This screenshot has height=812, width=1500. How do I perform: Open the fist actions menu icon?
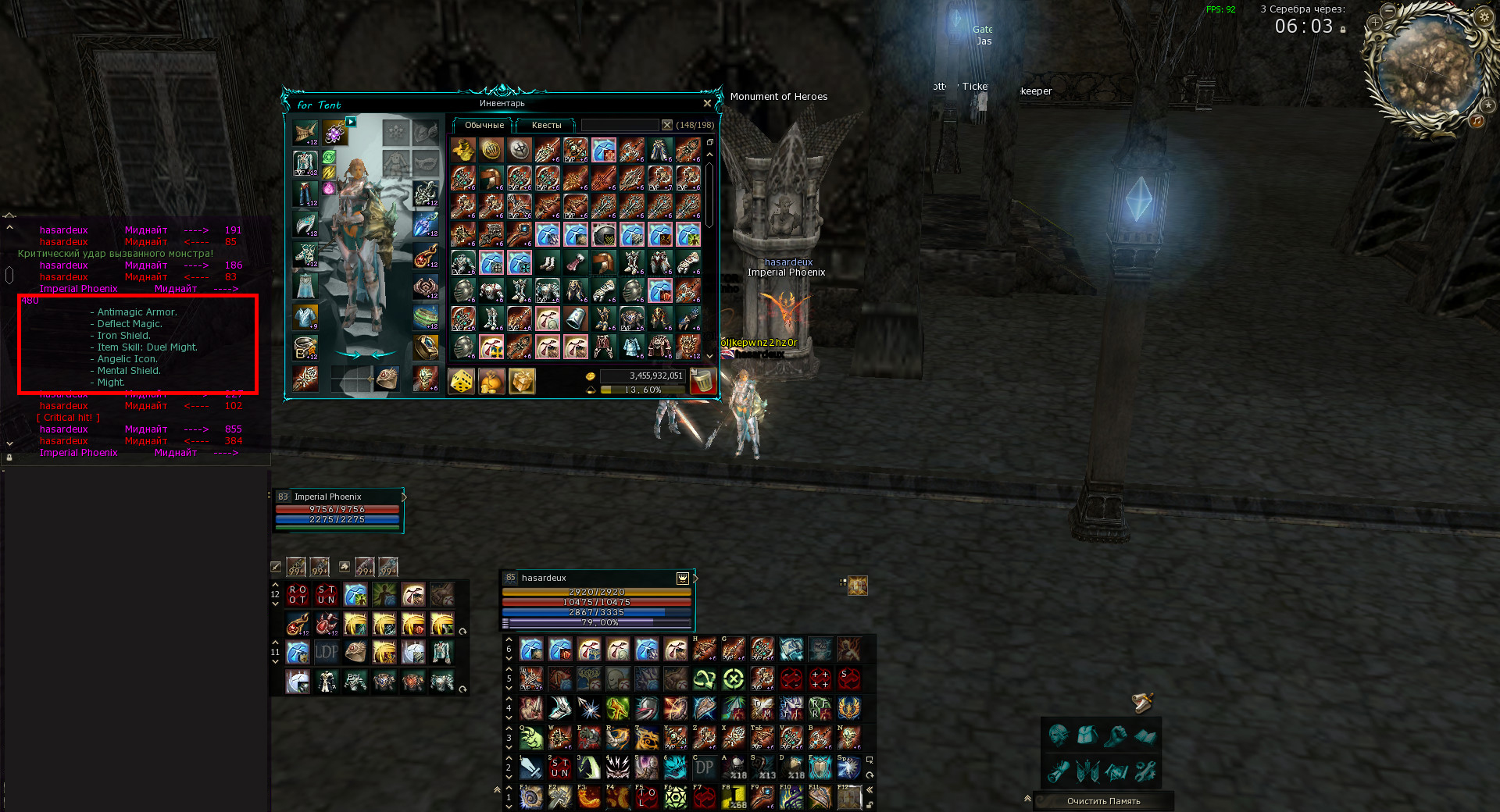click(1116, 735)
